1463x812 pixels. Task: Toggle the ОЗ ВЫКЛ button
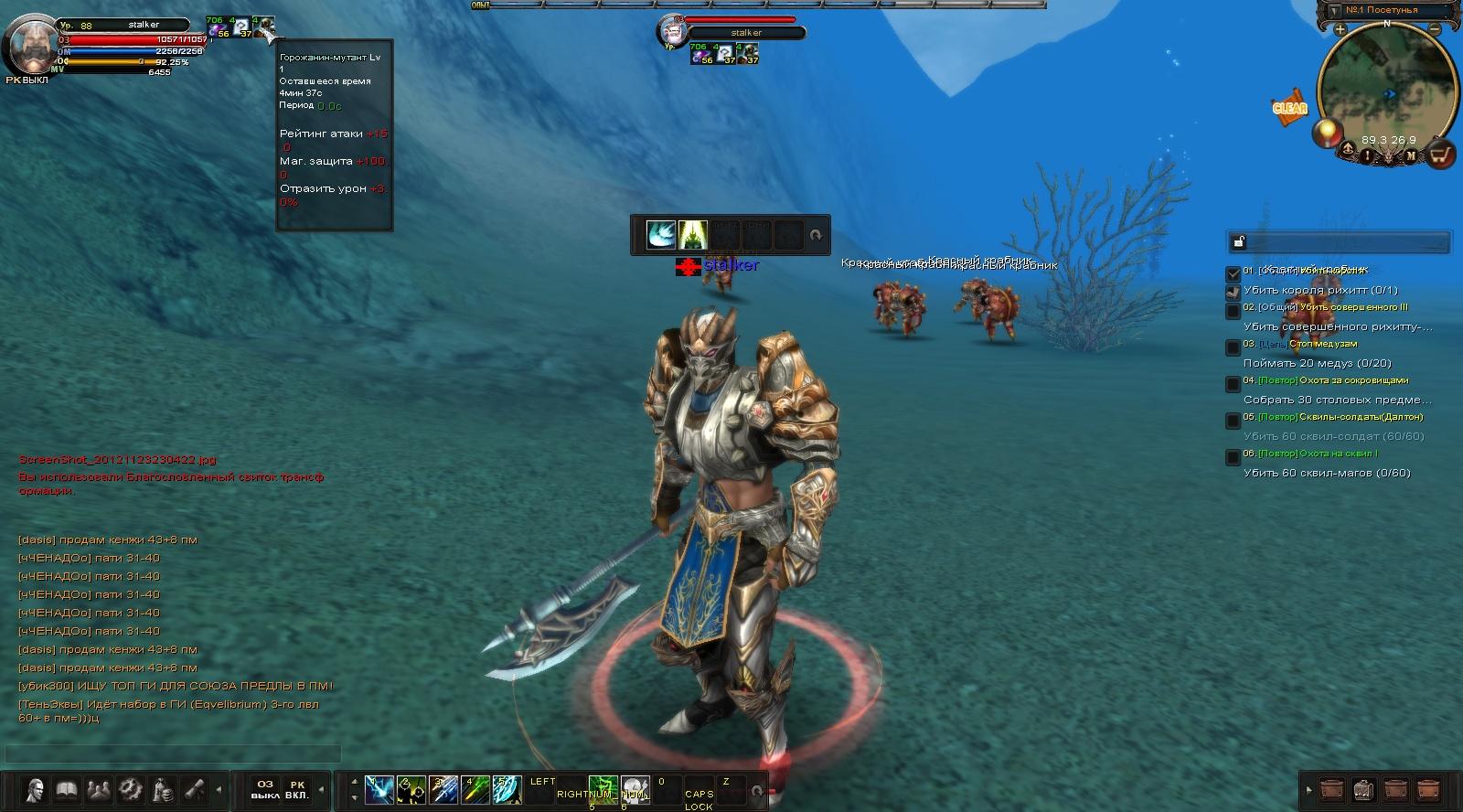click(265, 789)
